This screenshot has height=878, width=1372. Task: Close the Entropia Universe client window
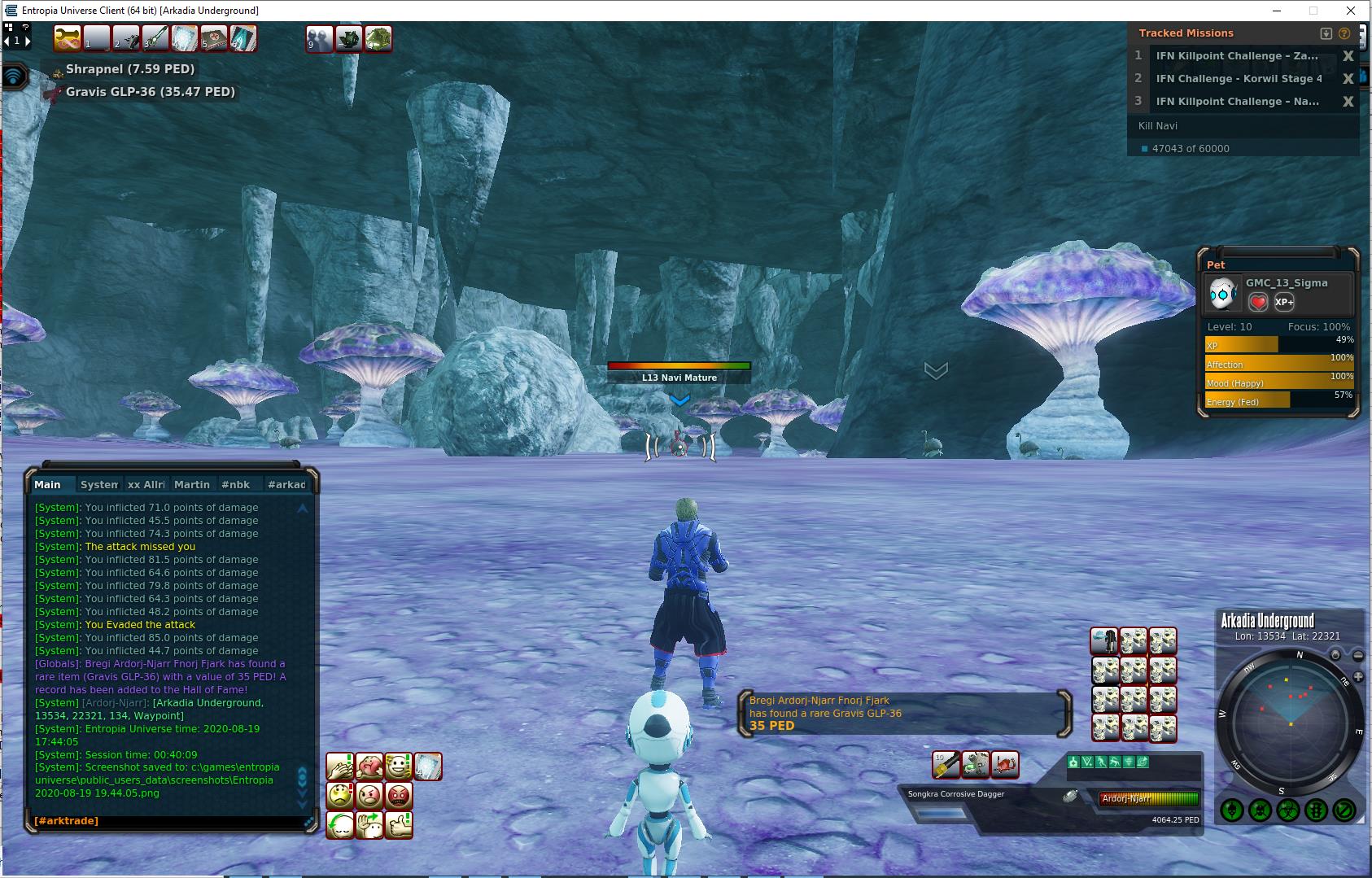click(1352, 11)
